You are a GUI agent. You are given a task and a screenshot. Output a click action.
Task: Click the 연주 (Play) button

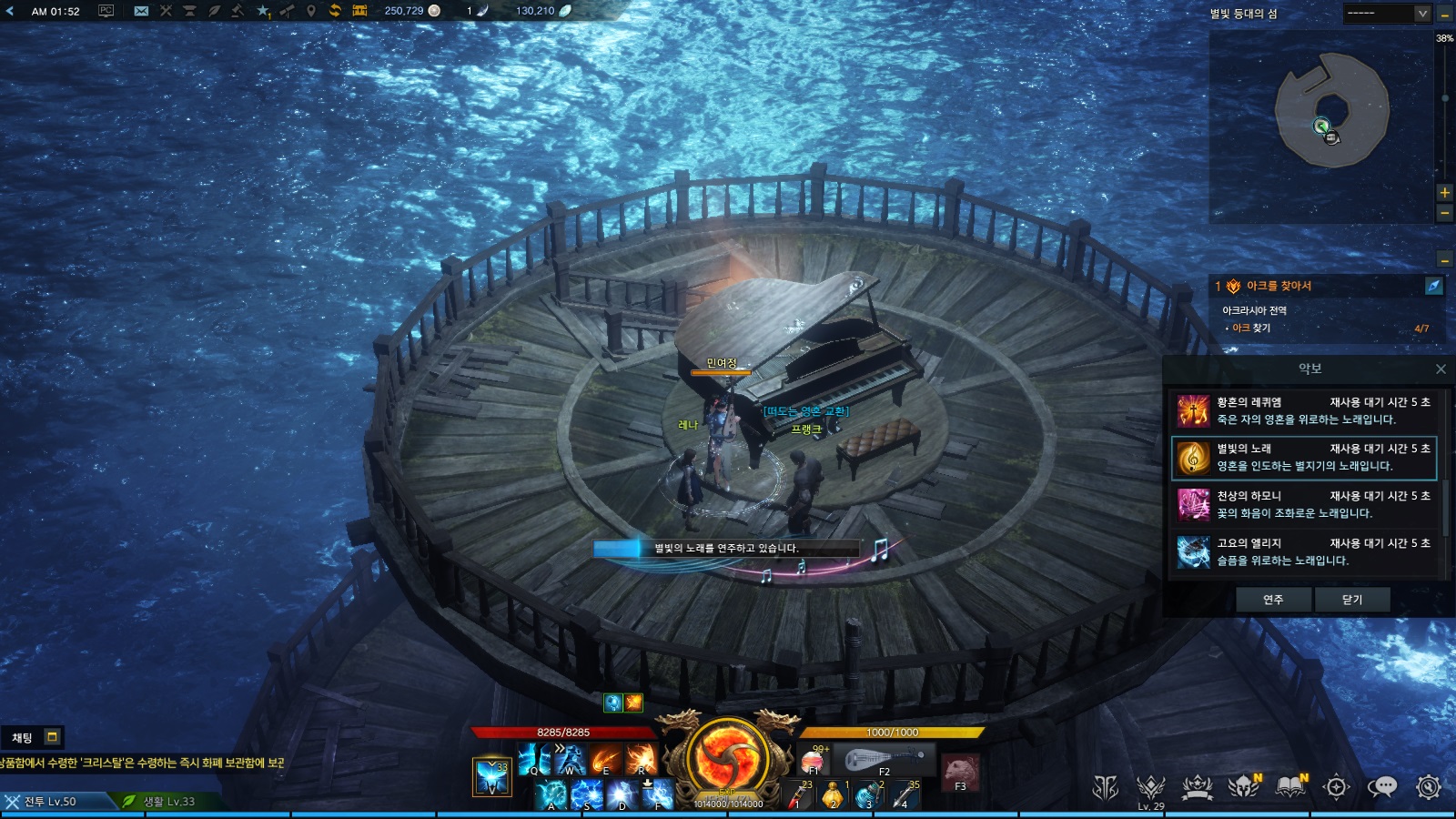(x=1273, y=600)
